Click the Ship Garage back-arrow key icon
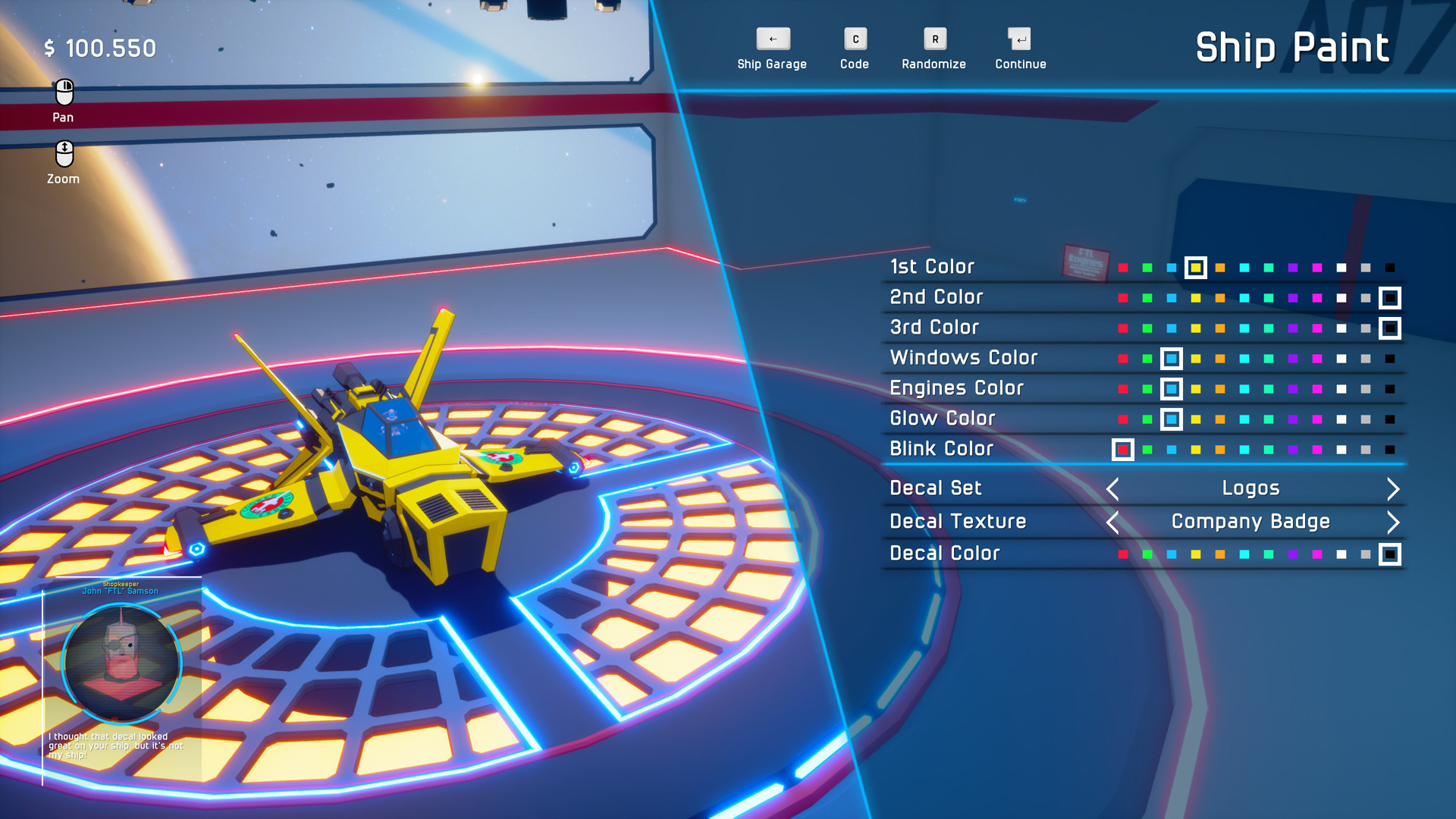Viewport: 1456px width, 819px height. (772, 39)
